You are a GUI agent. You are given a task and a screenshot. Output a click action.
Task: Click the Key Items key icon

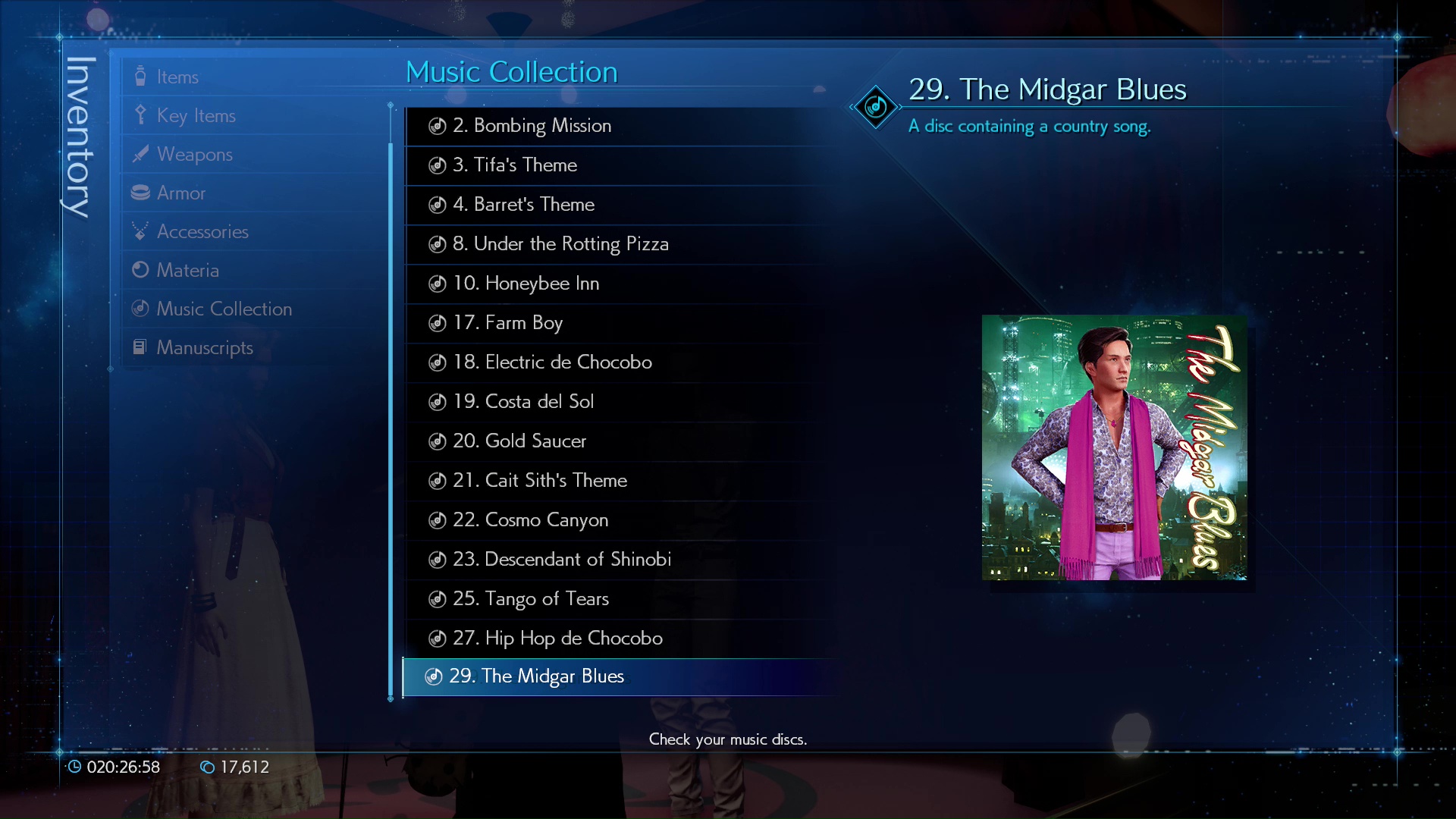tap(140, 115)
